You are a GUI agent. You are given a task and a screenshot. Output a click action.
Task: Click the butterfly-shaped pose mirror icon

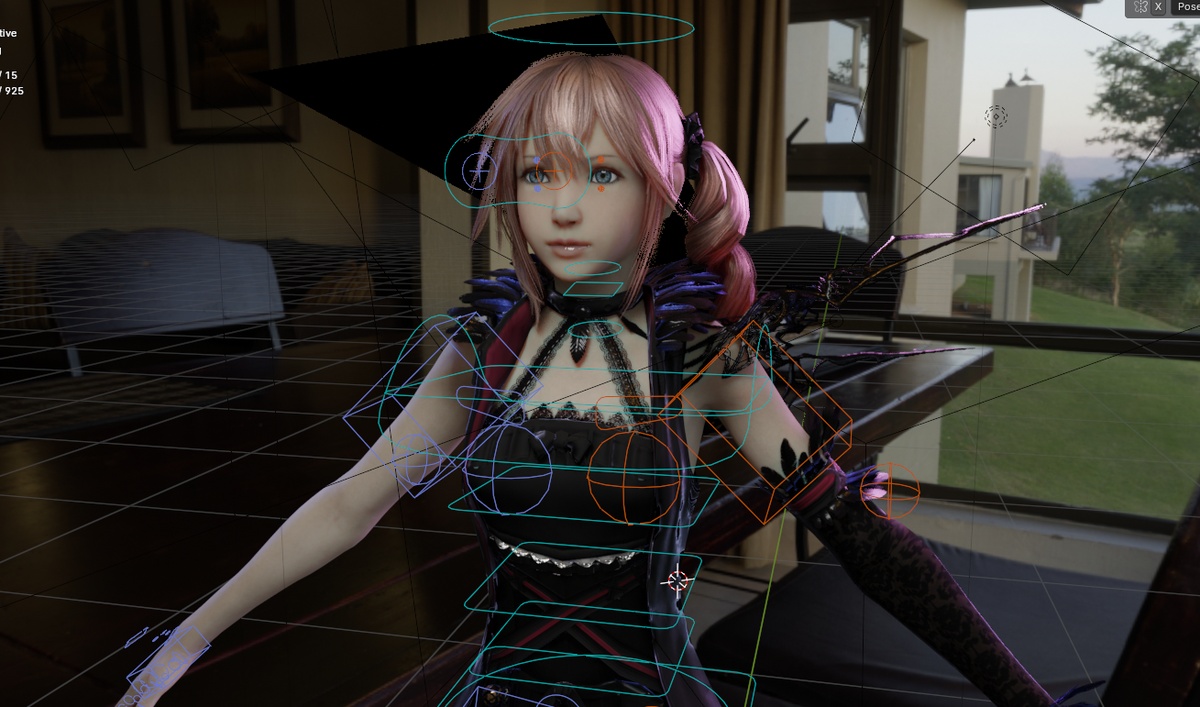coord(1140,7)
